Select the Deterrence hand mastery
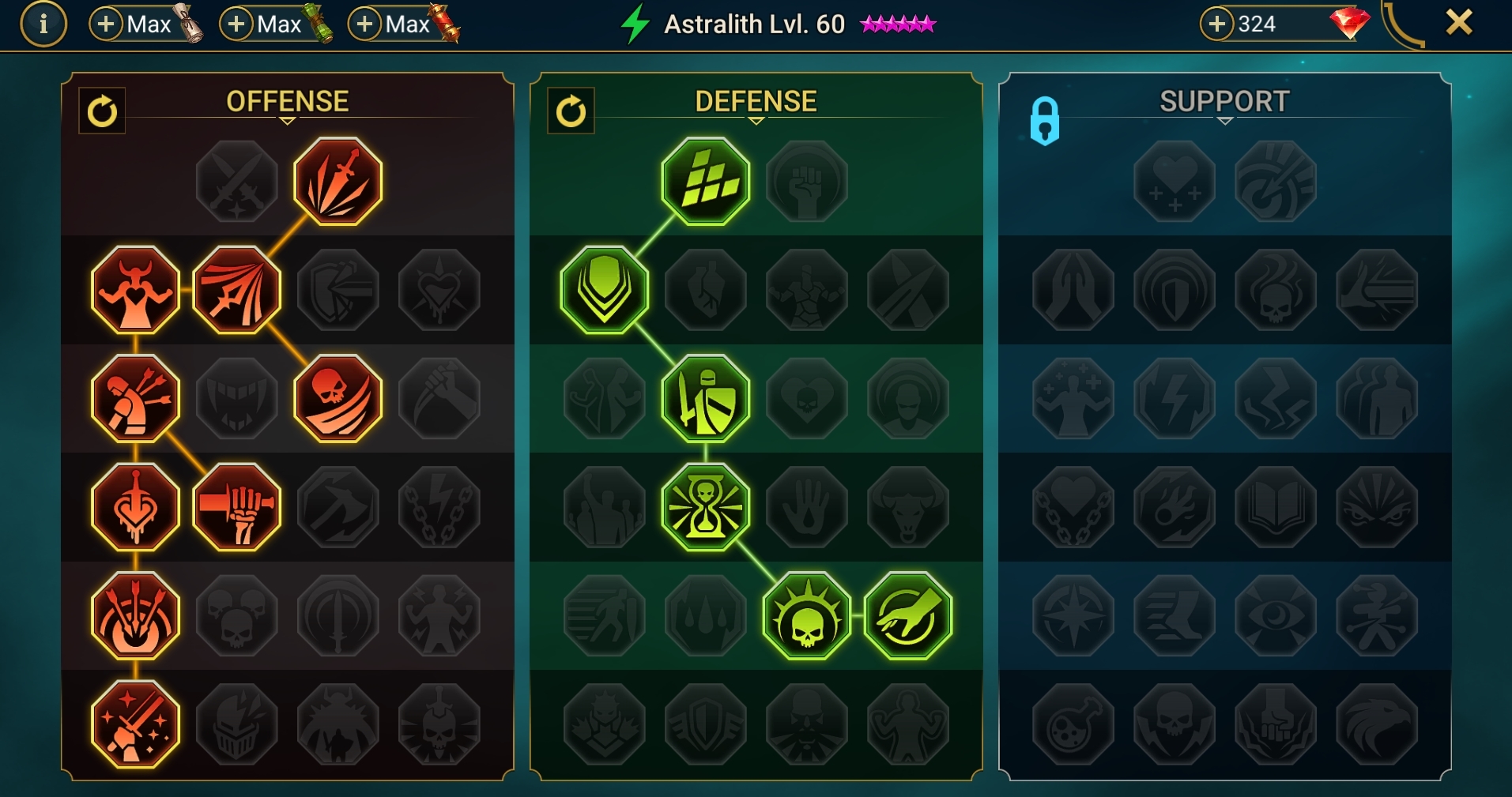The width and height of the screenshot is (1512, 797). click(909, 617)
